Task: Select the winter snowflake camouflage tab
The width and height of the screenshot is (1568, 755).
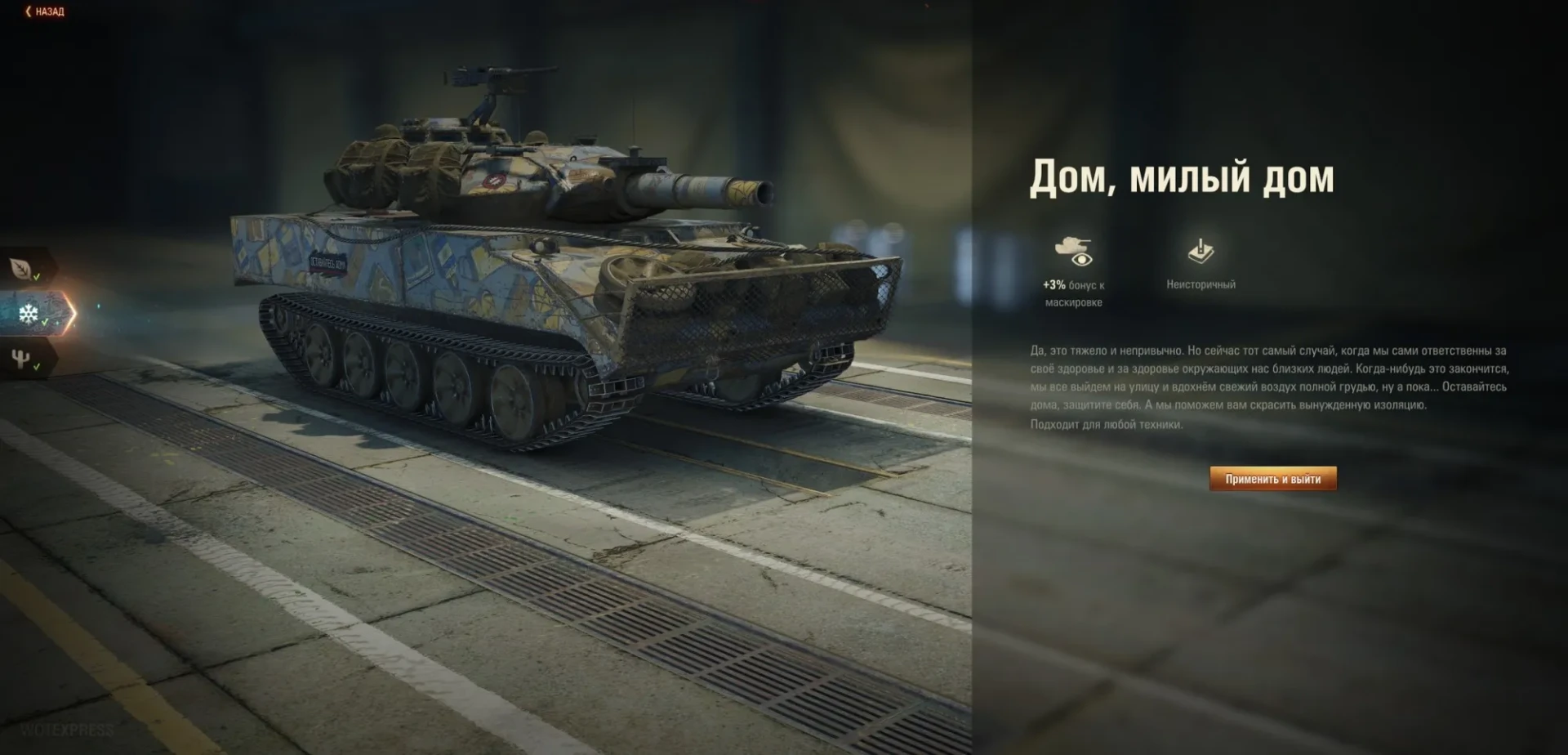Action: pyautogui.click(x=29, y=314)
